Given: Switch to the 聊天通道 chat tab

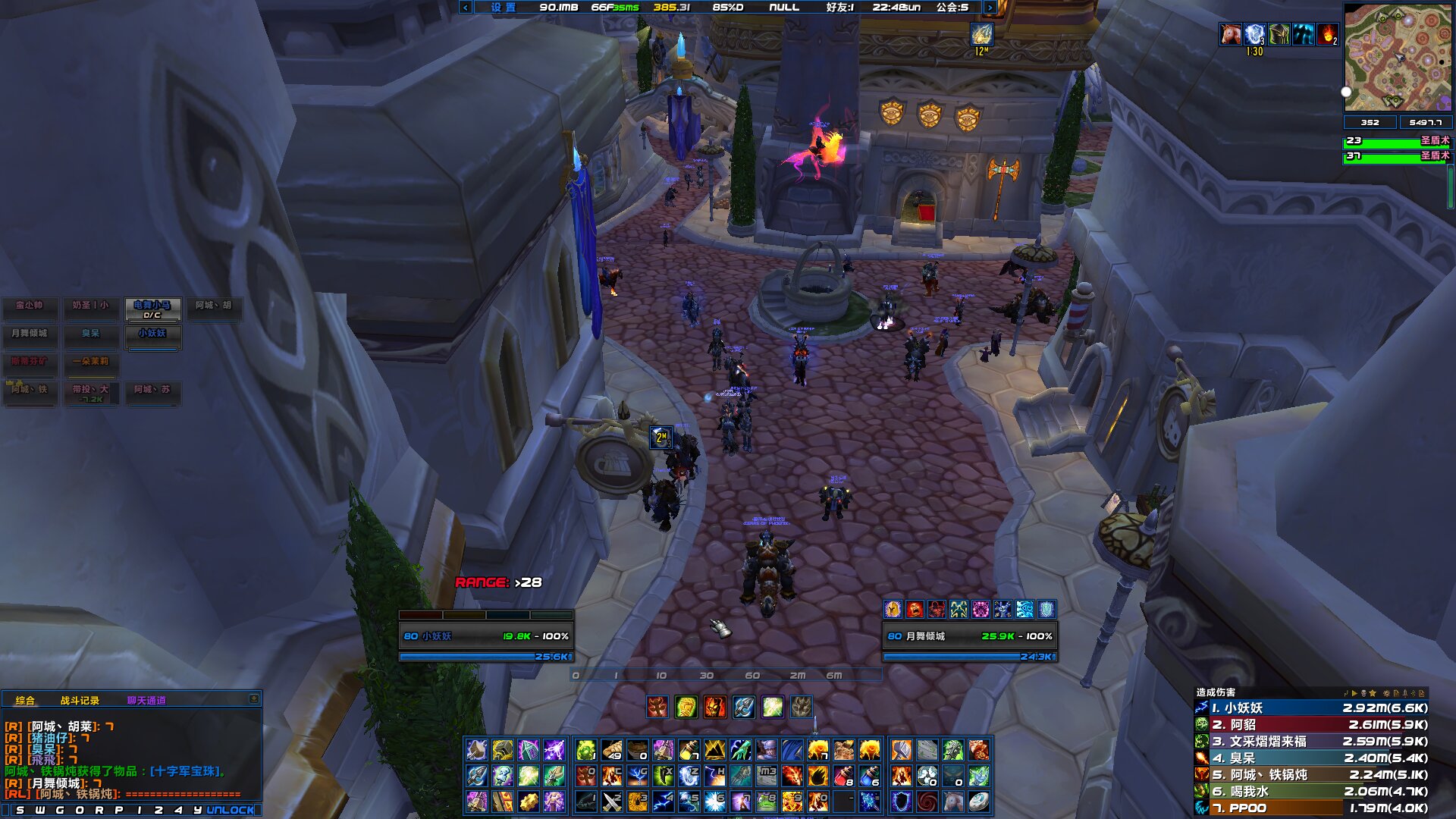Looking at the screenshot, I should [146, 700].
